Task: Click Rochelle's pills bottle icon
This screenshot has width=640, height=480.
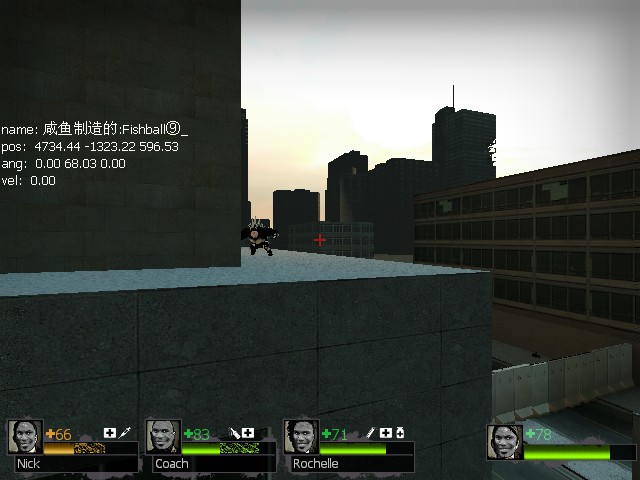Action: pos(400,433)
